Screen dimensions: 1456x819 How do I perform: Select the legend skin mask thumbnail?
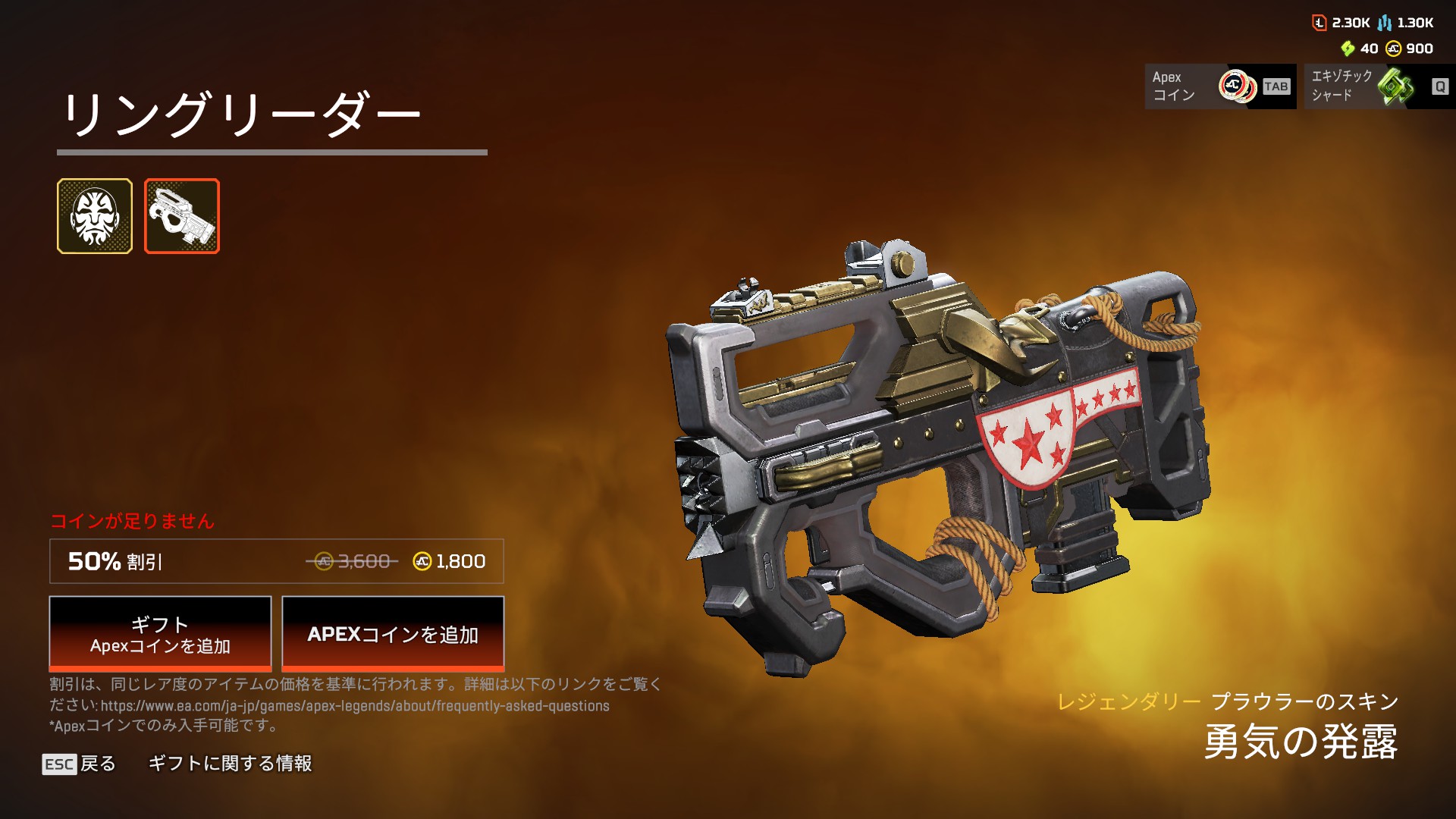95,216
